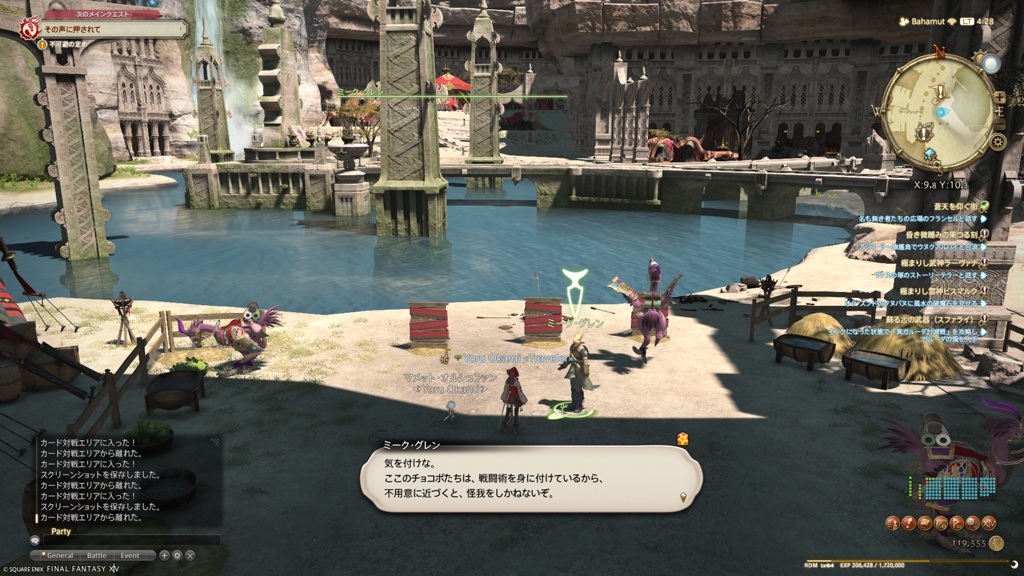Image resolution: width=1024 pixels, height=576 pixels.
Task: Close the chat log with X button
Action: [190, 555]
